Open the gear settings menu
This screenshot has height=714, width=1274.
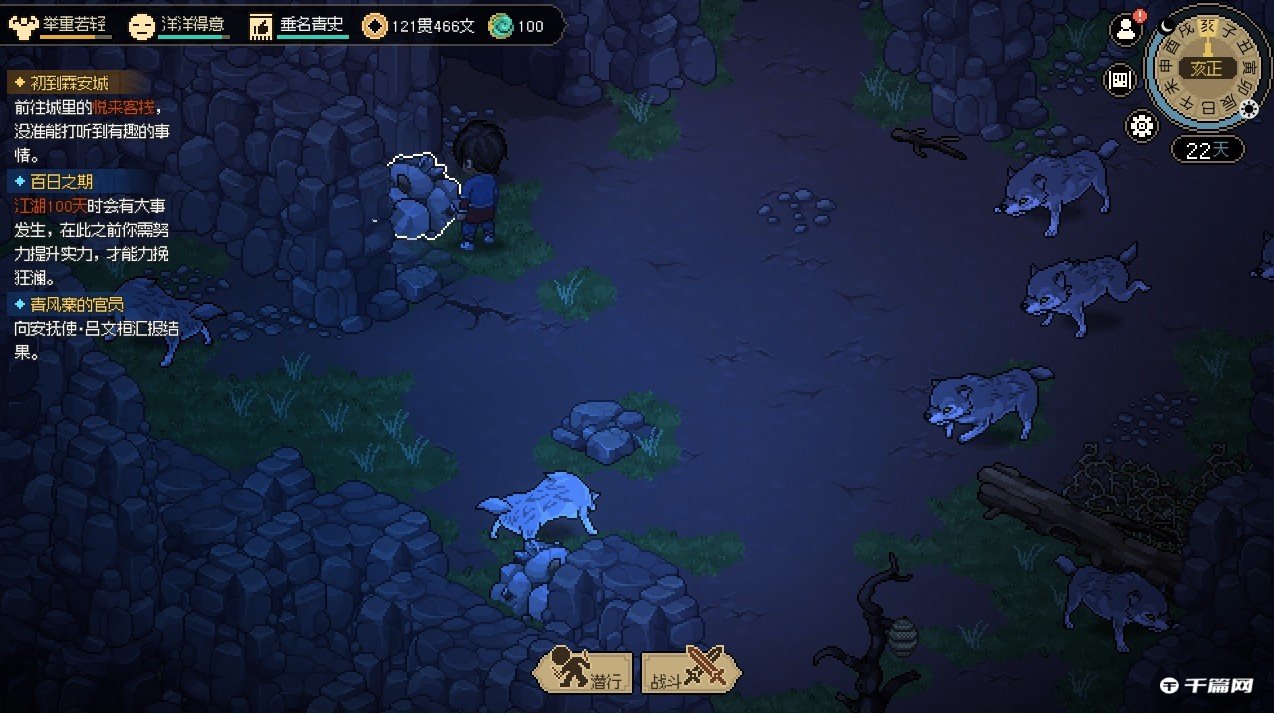[1141, 126]
